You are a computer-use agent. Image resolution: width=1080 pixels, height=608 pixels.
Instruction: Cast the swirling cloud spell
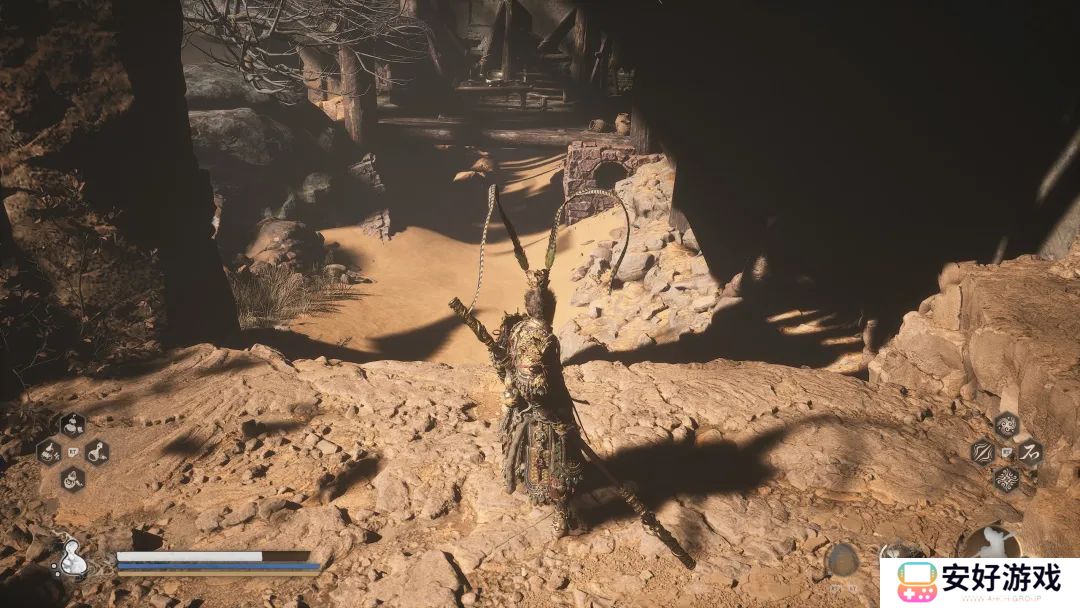click(x=1006, y=425)
